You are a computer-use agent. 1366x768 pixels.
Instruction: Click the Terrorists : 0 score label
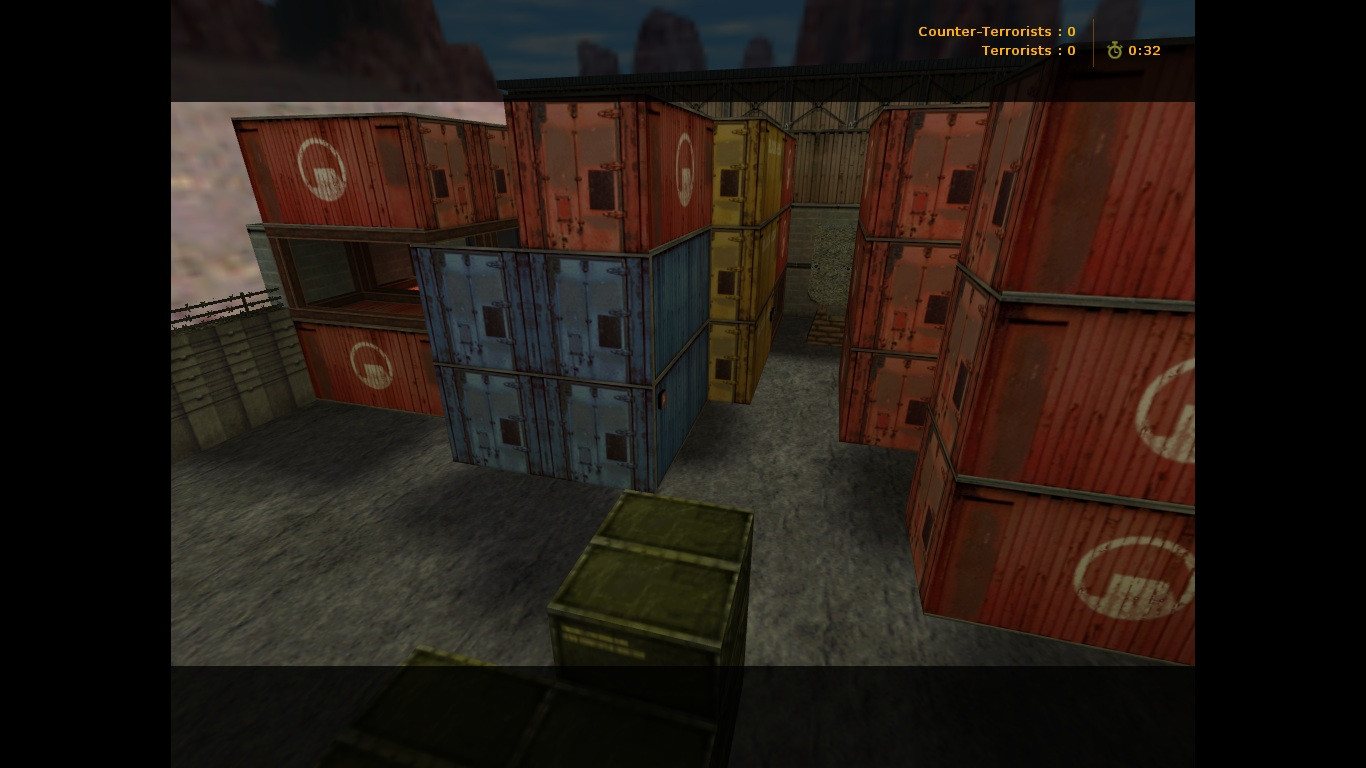1028,50
